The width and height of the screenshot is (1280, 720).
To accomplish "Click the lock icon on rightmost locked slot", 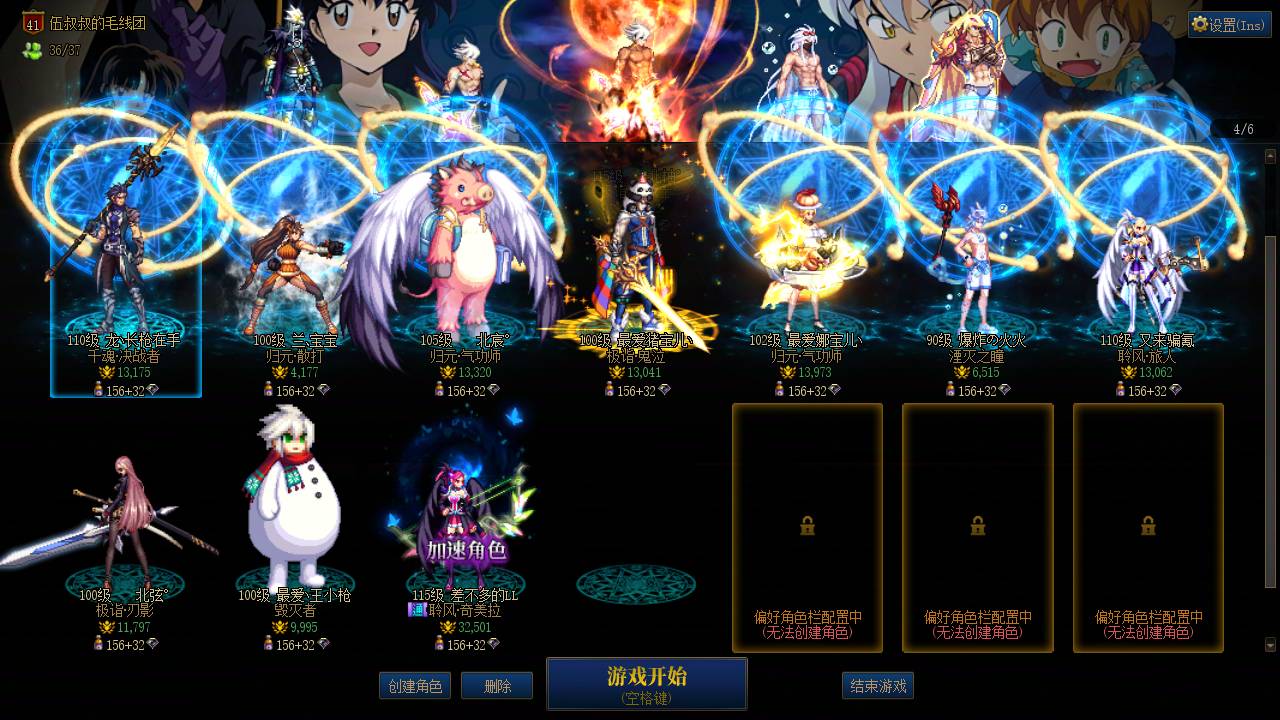I will point(1148,527).
